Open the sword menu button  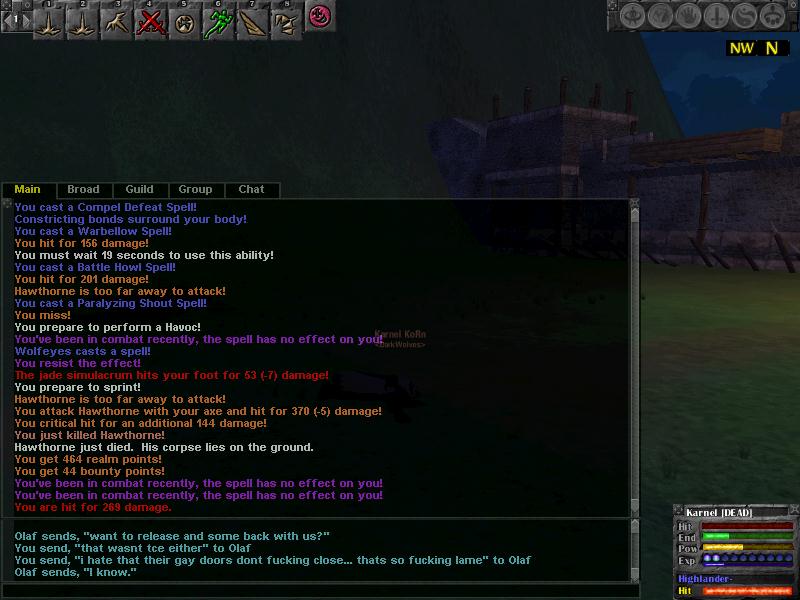point(716,16)
